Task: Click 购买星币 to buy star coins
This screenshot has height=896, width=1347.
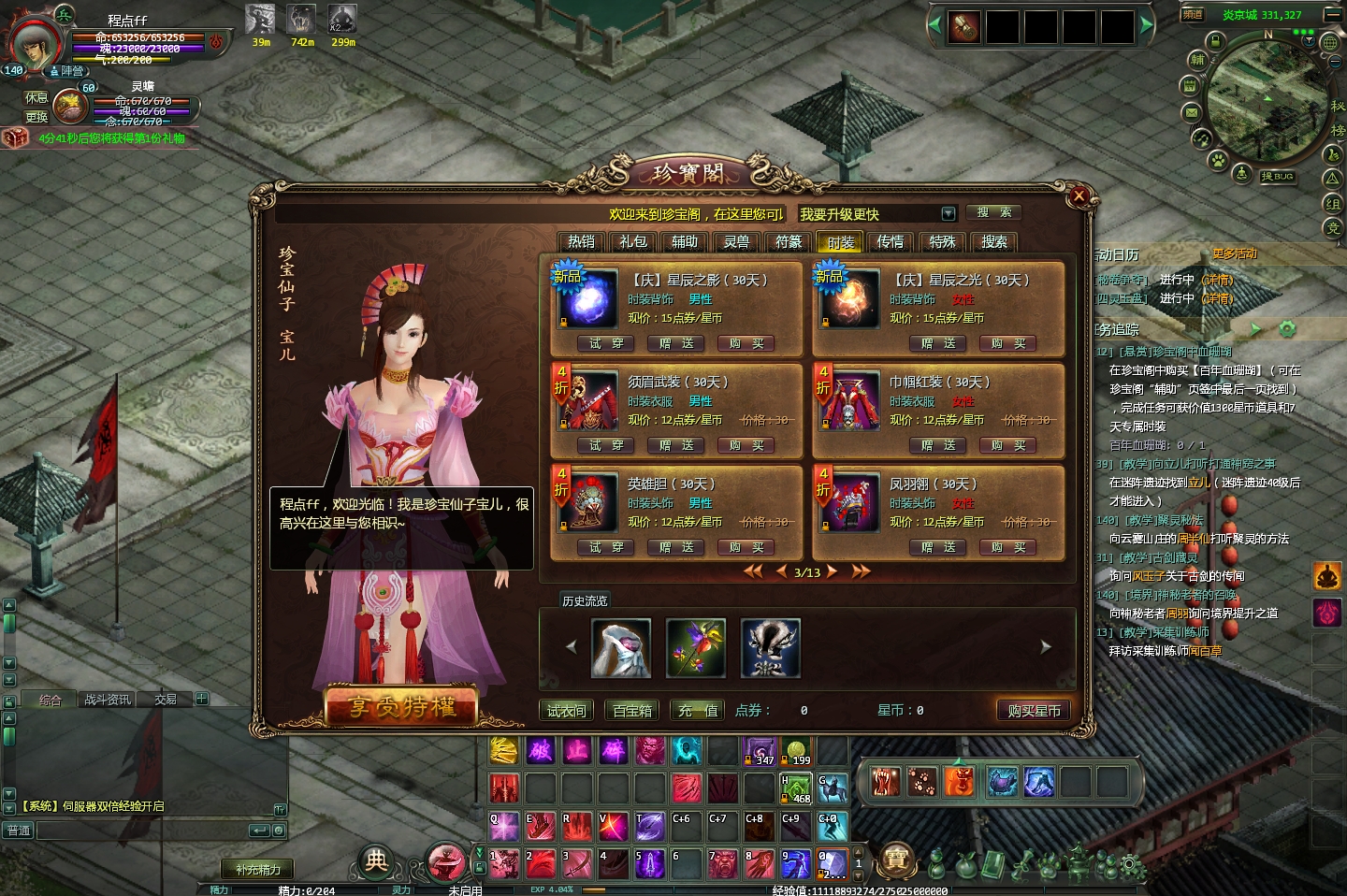Action: [1034, 711]
